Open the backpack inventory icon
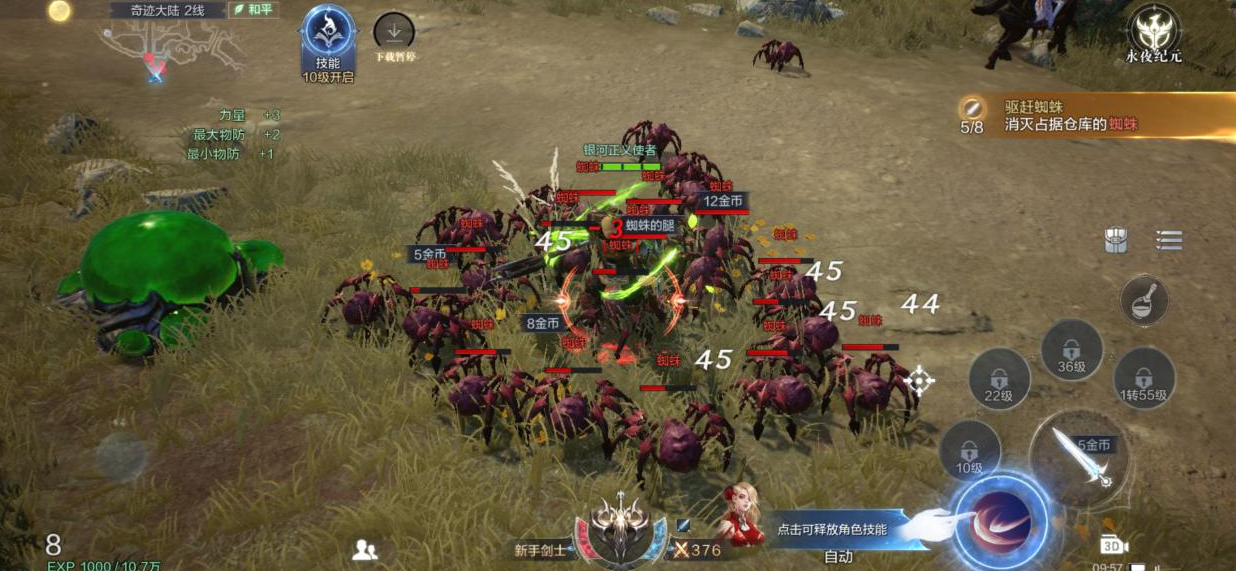Screen dimensions: 1236x571 (1117, 240)
